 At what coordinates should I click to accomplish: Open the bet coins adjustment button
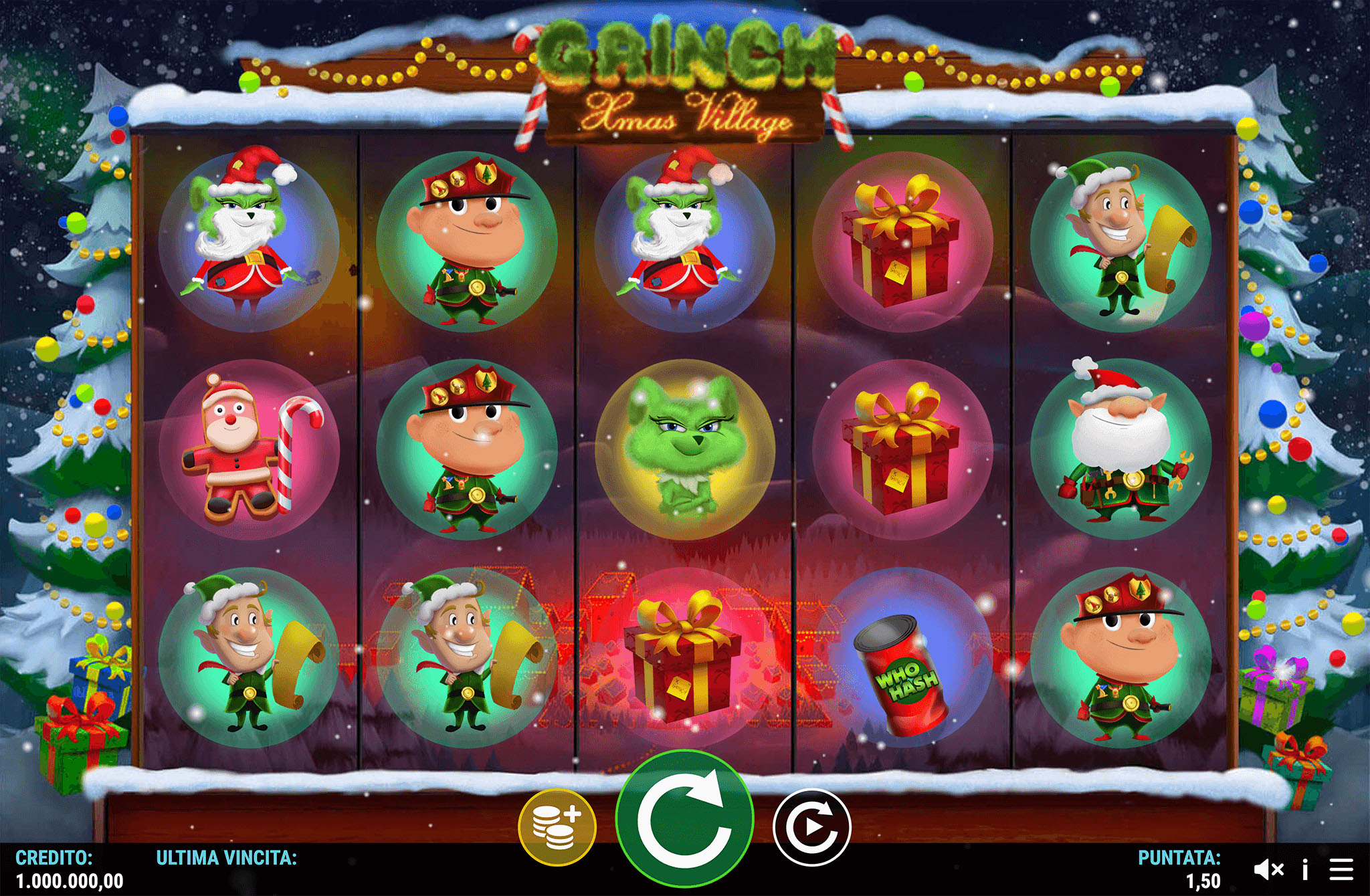(557, 827)
